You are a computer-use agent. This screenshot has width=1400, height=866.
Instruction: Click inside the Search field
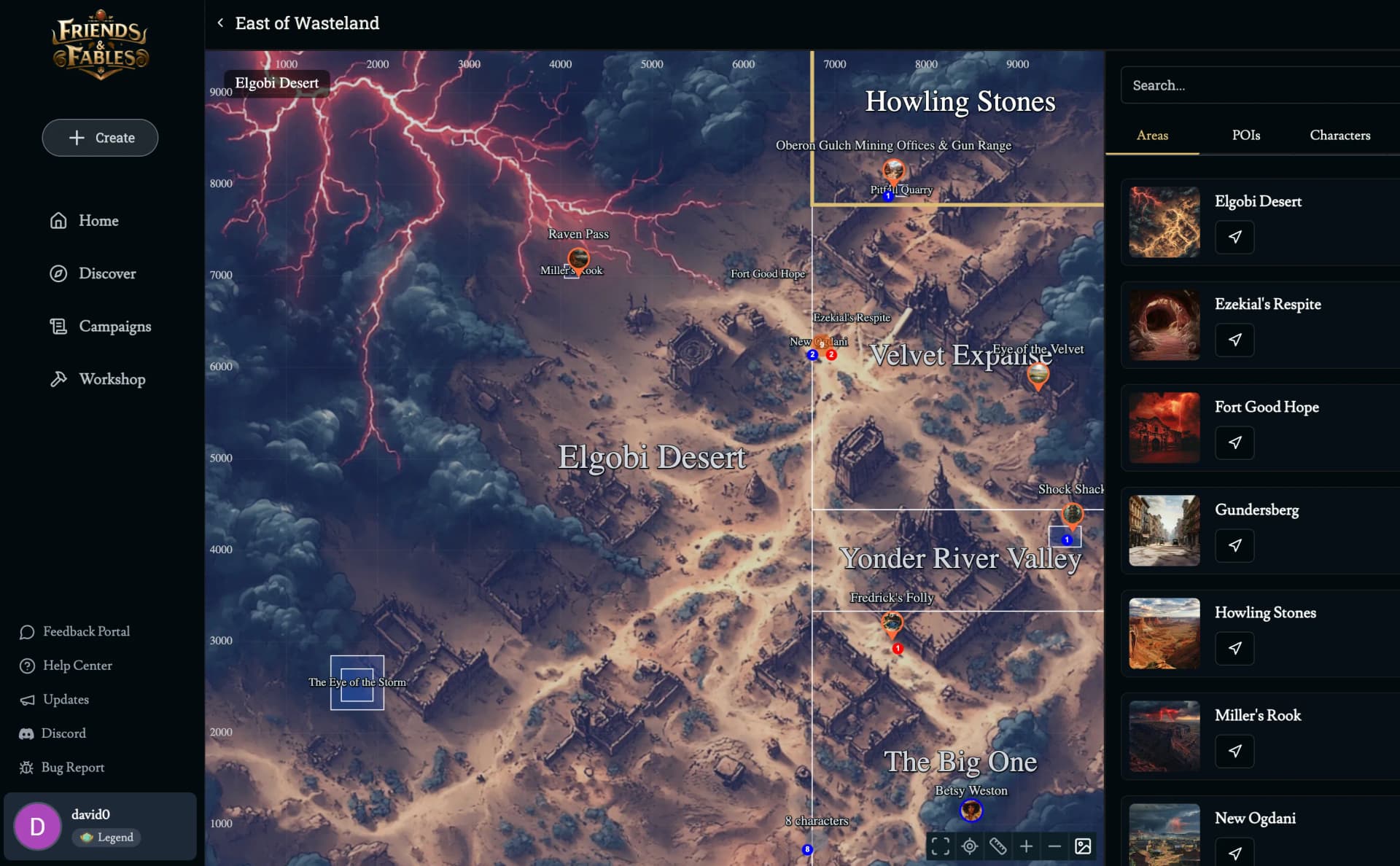click(x=1260, y=85)
